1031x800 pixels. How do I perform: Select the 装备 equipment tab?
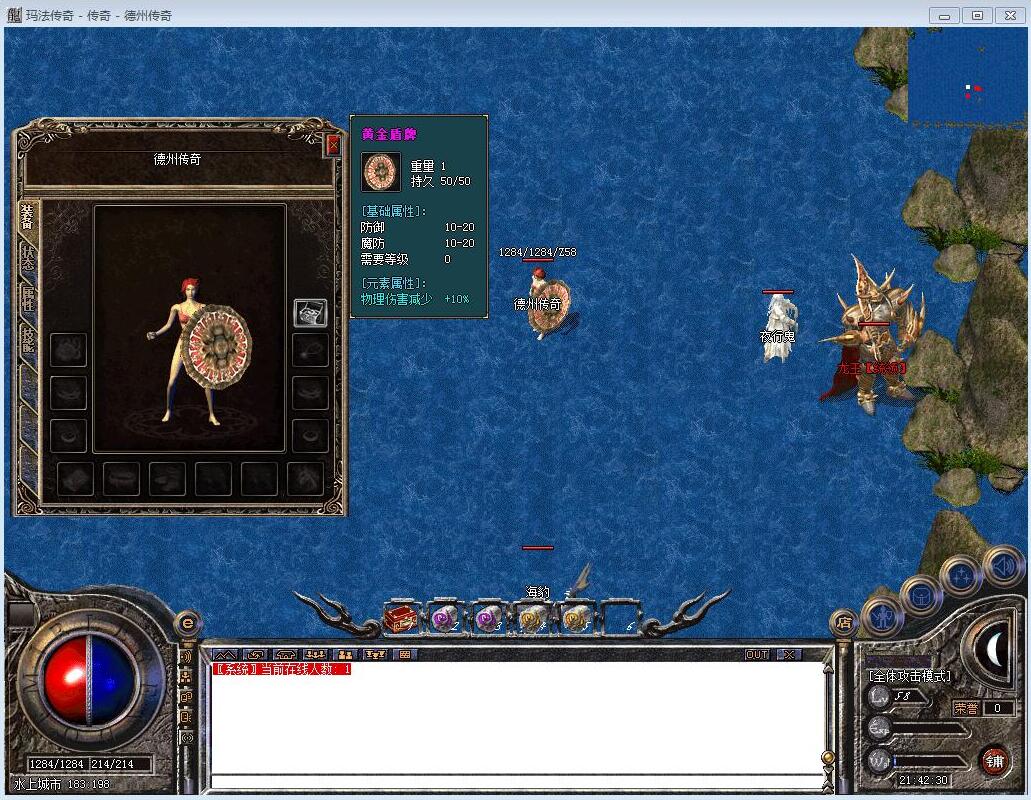(x=28, y=219)
